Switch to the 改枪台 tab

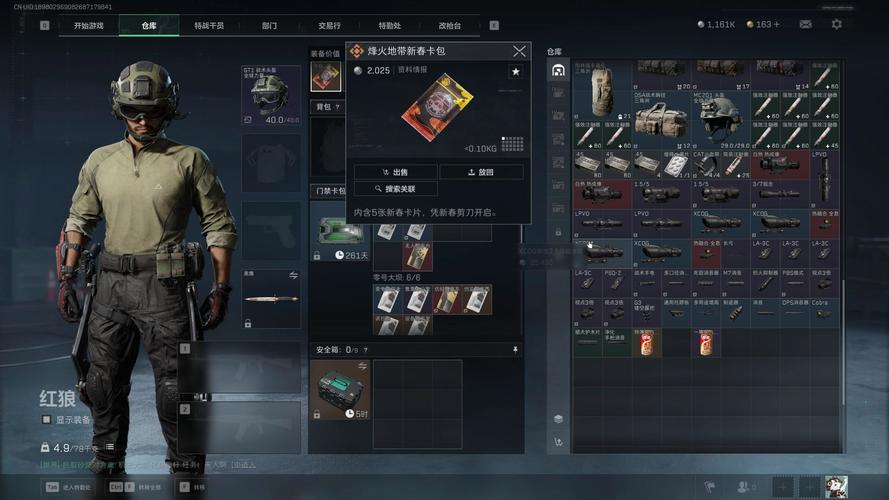click(x=449, y=25)
